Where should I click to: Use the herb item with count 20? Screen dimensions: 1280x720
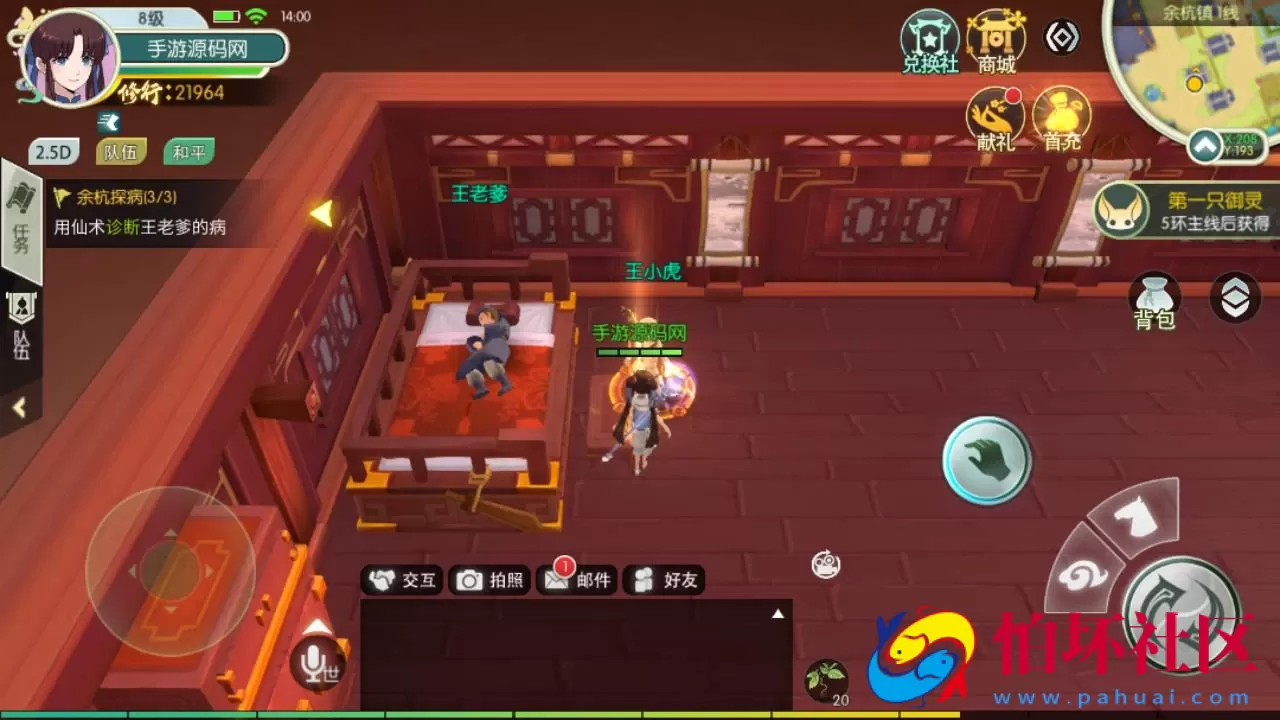827,681
